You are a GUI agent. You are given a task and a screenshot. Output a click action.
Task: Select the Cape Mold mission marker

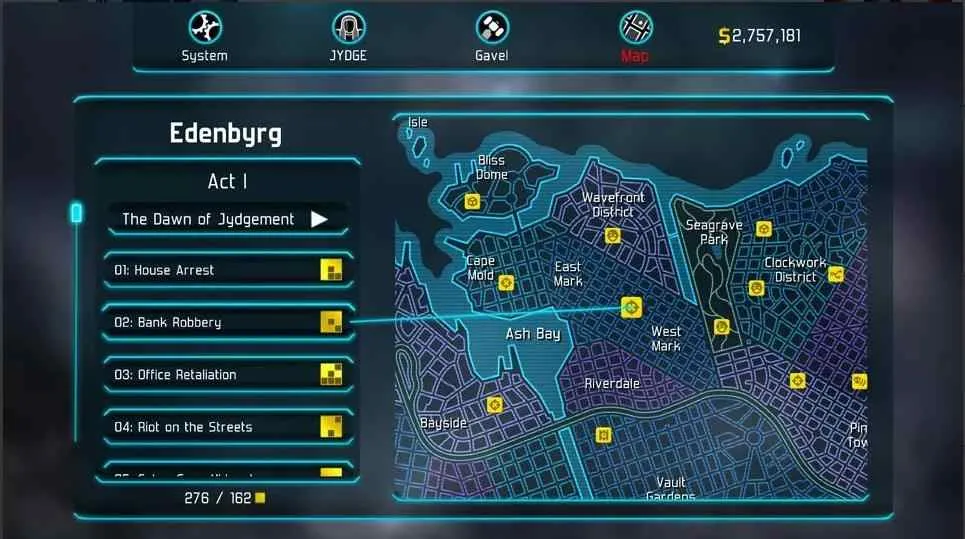coord(506,283)
